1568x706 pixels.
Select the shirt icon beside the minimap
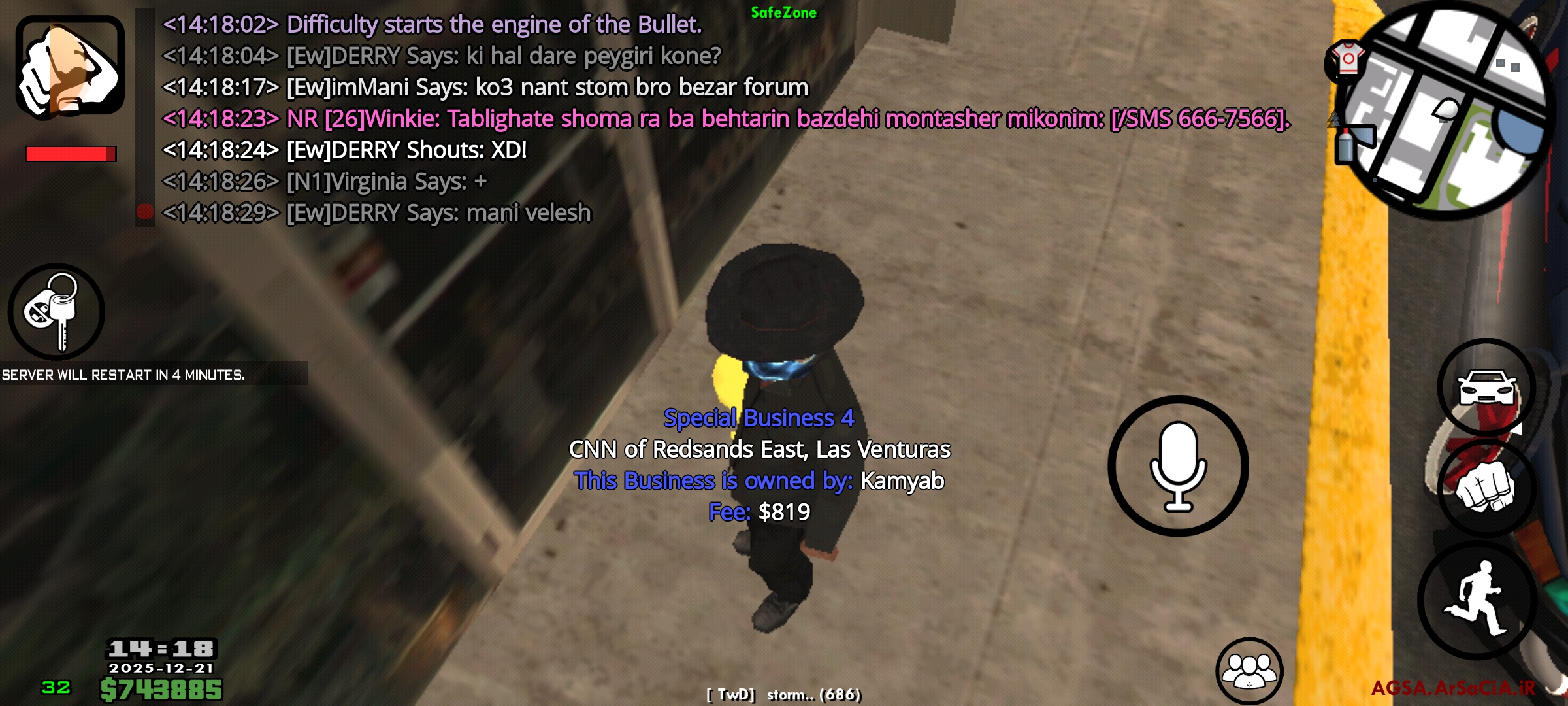click(1346, 59)
